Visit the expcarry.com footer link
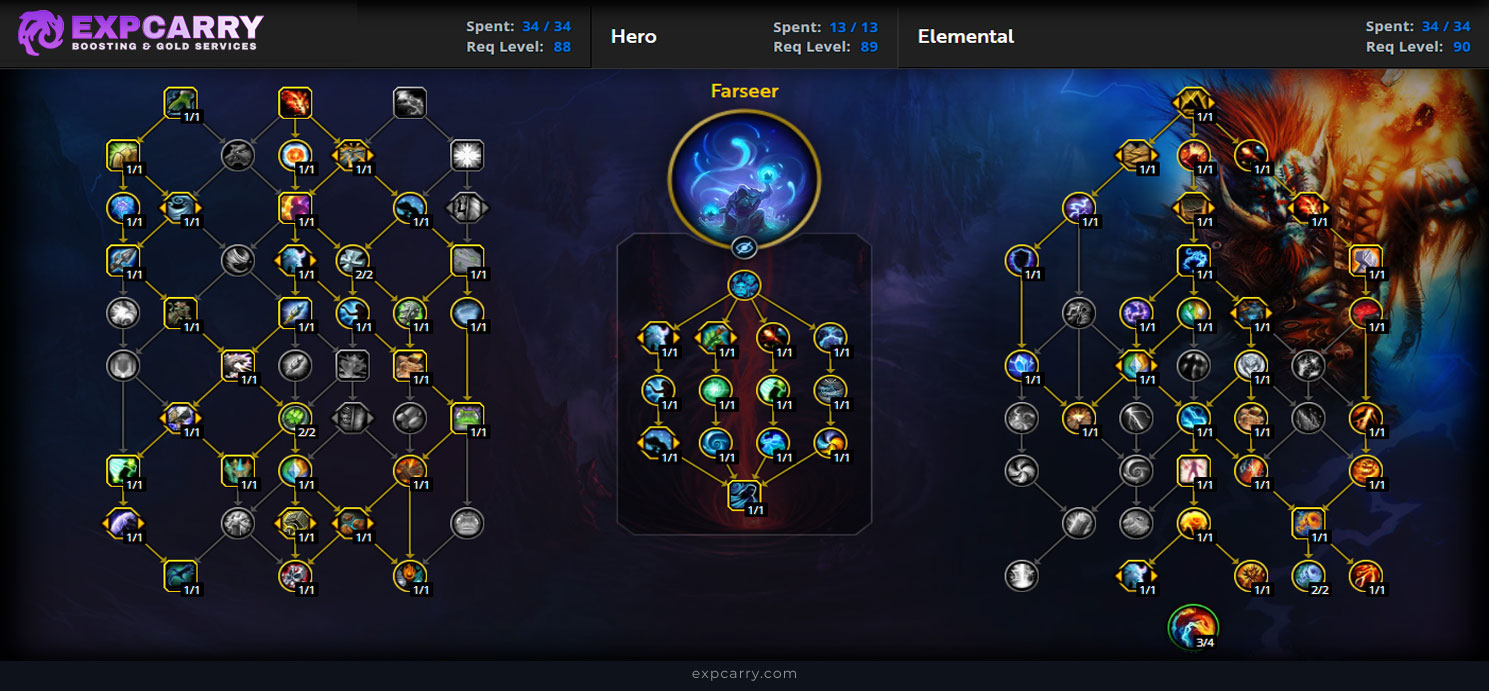Screen dimensions: 1489x691 (x=744, y=674)
